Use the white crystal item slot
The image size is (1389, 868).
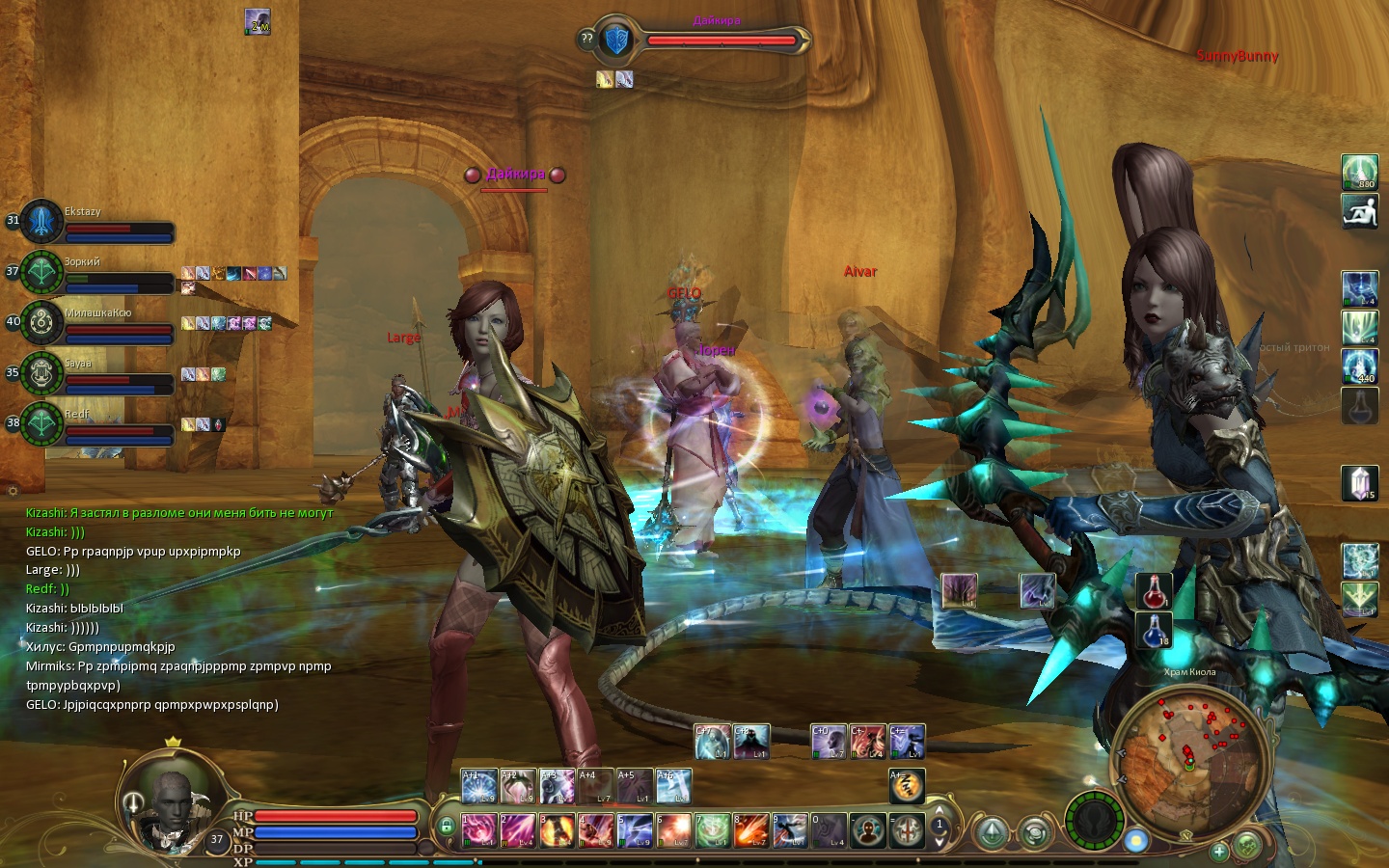1360,483
